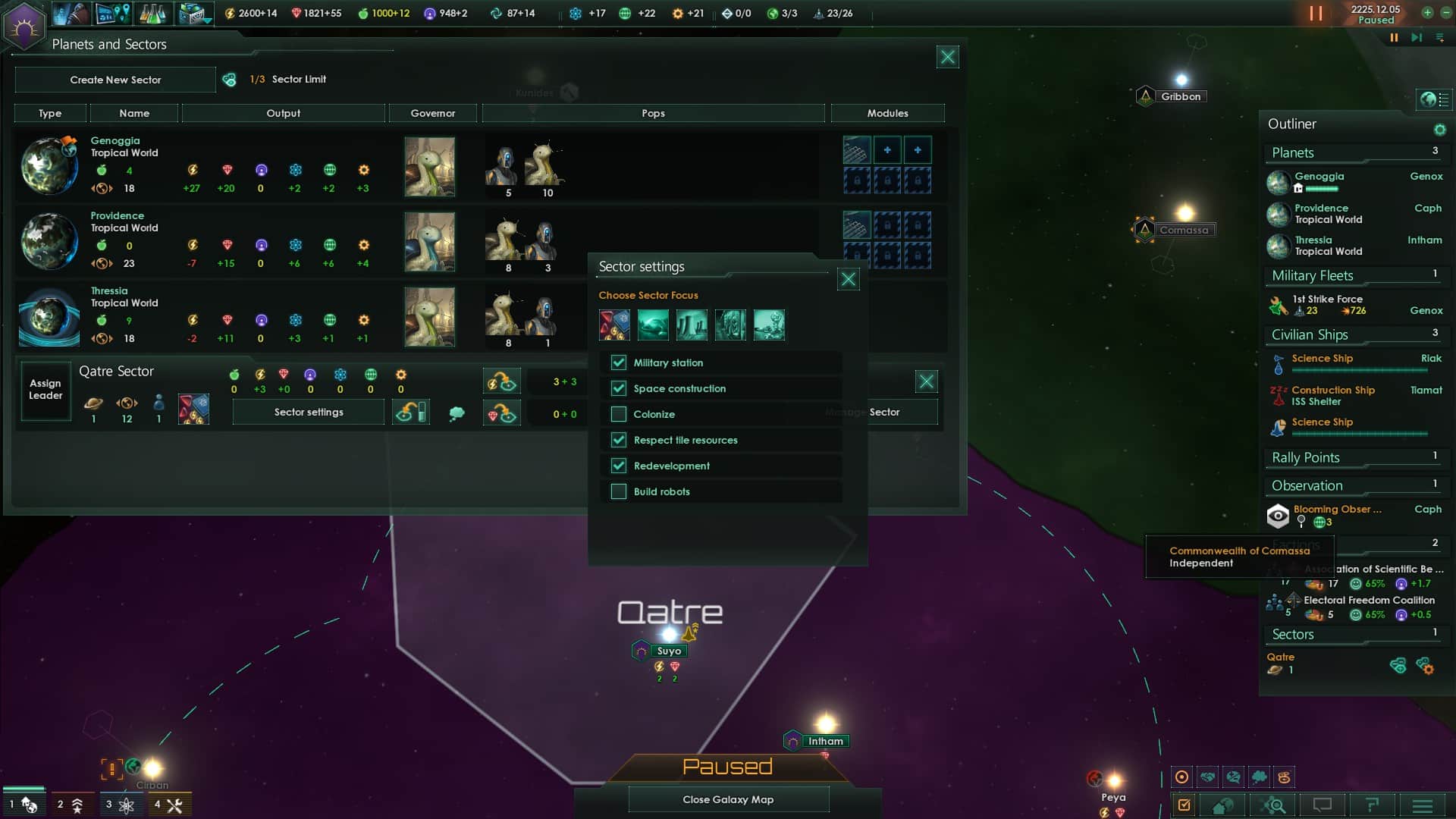Open the Sector settings button
This screenshot has width=1456, height=819.
pyautogui.click(x=309, y=412)
